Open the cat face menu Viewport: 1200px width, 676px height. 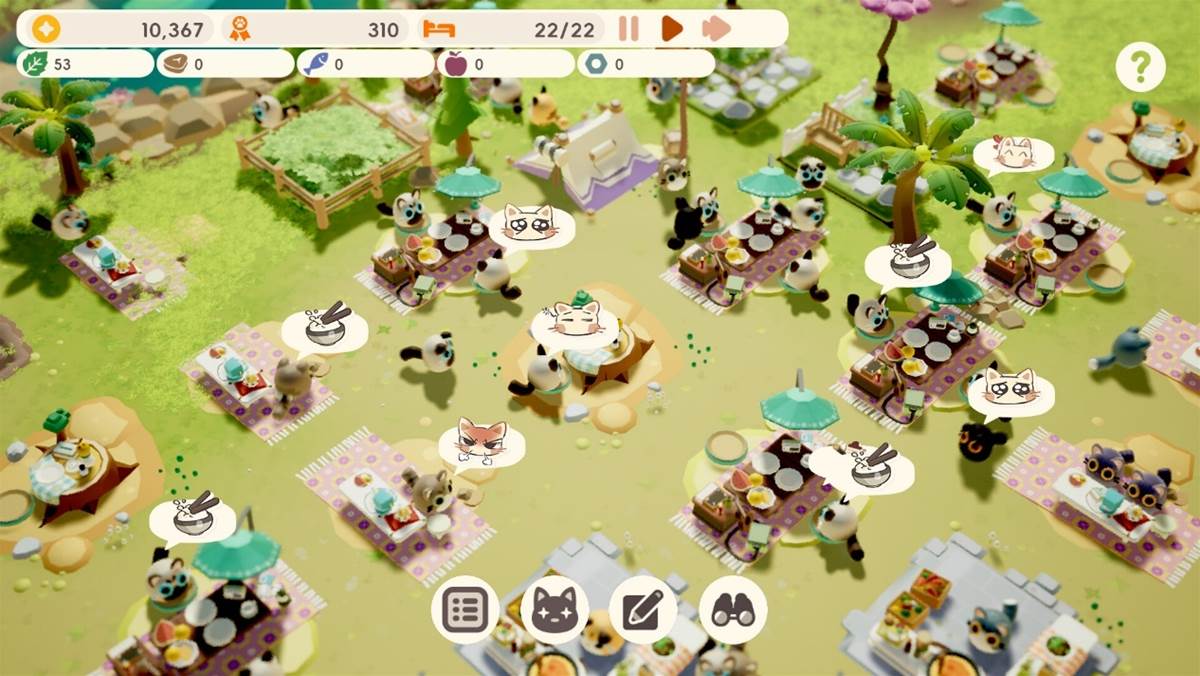pyautogui.click(x=554, y=610)
